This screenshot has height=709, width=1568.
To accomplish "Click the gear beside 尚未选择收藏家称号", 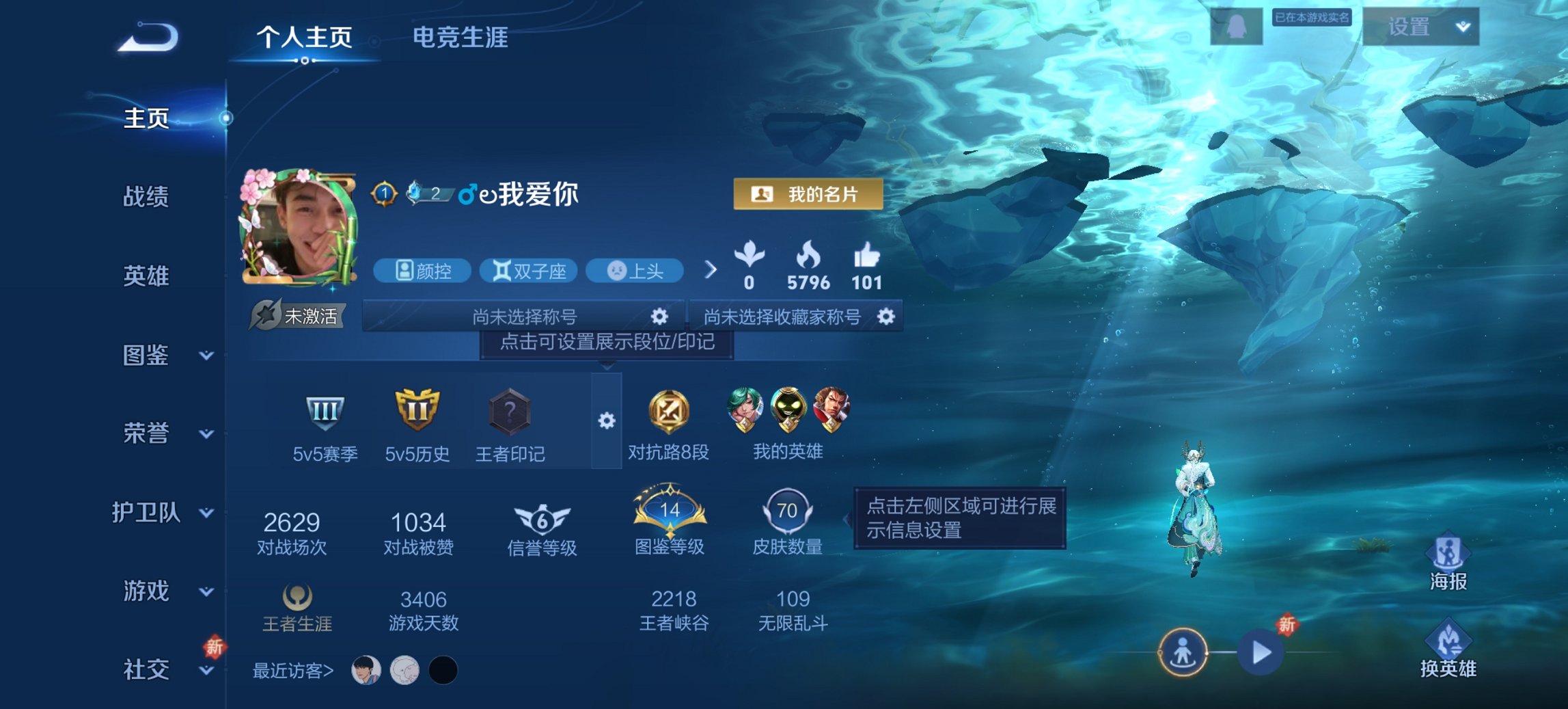I will click(x=885, y=317).
